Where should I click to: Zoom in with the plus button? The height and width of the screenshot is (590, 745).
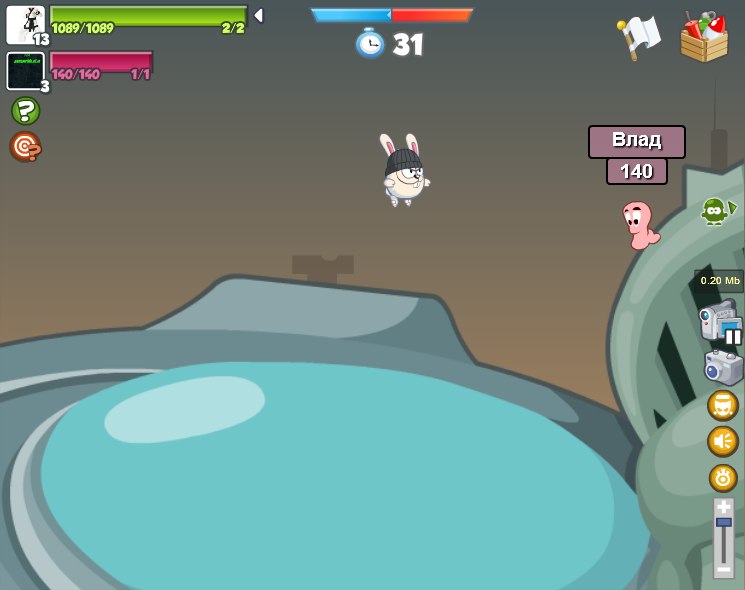click(x=723, y=507)
